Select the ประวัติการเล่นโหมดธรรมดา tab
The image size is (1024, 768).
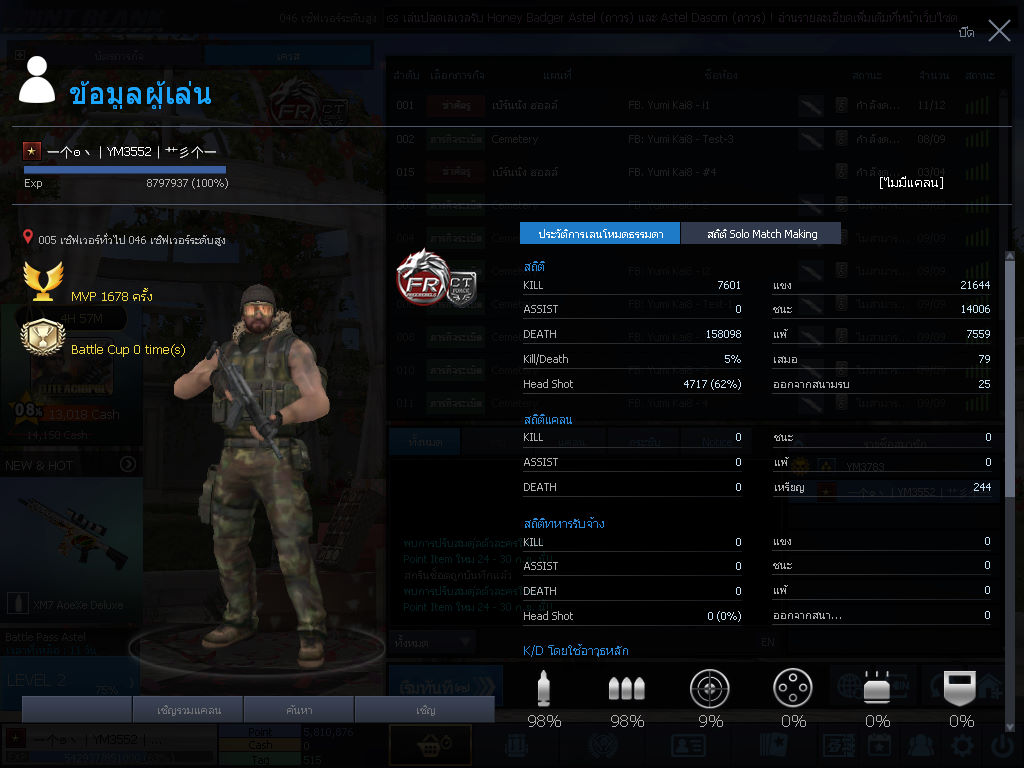coord(600,234)
